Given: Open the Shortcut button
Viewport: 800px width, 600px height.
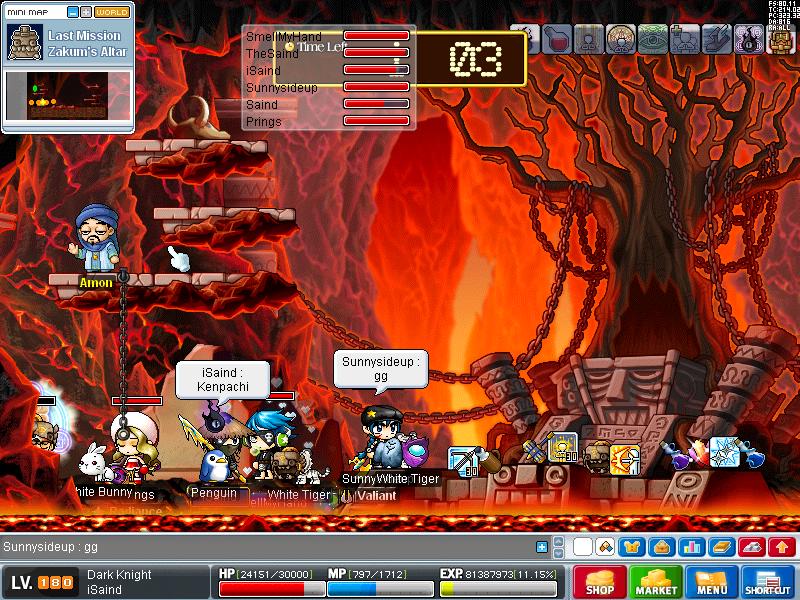Looking at the screenshot, I should (x=768, y=582).
